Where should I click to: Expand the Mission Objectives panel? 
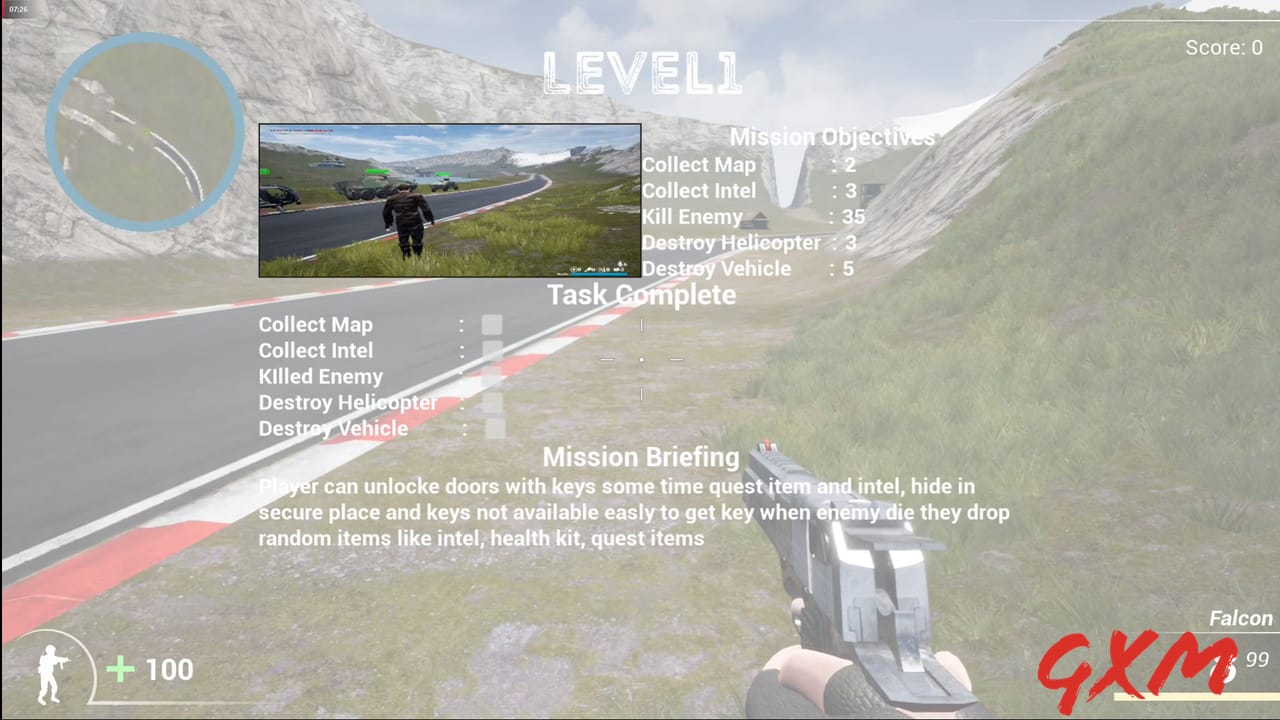point(833,137)
